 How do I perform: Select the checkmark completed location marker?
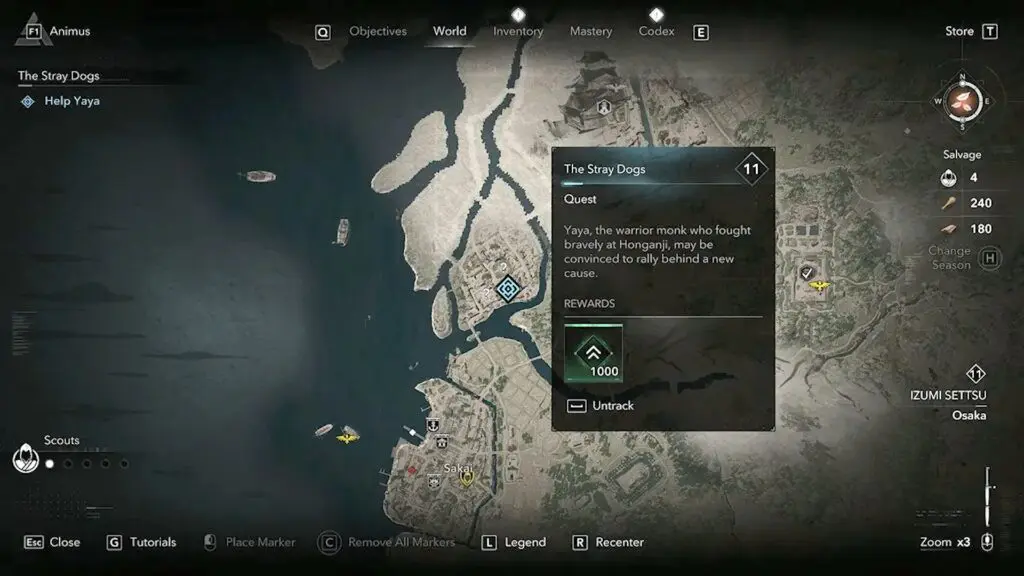pos(807,272)
